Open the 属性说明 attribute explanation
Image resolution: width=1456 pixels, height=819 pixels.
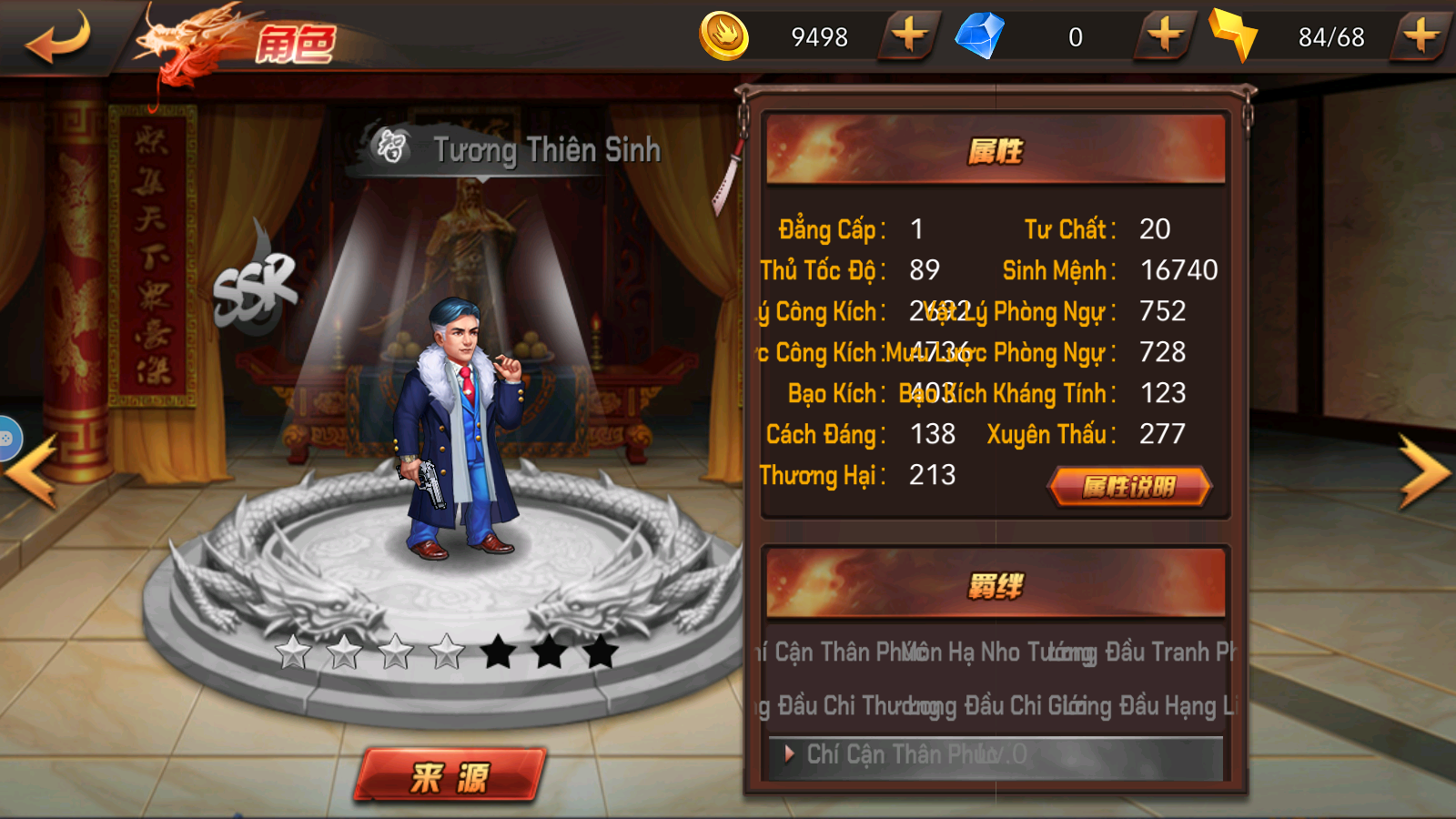tap(1128, 487)
